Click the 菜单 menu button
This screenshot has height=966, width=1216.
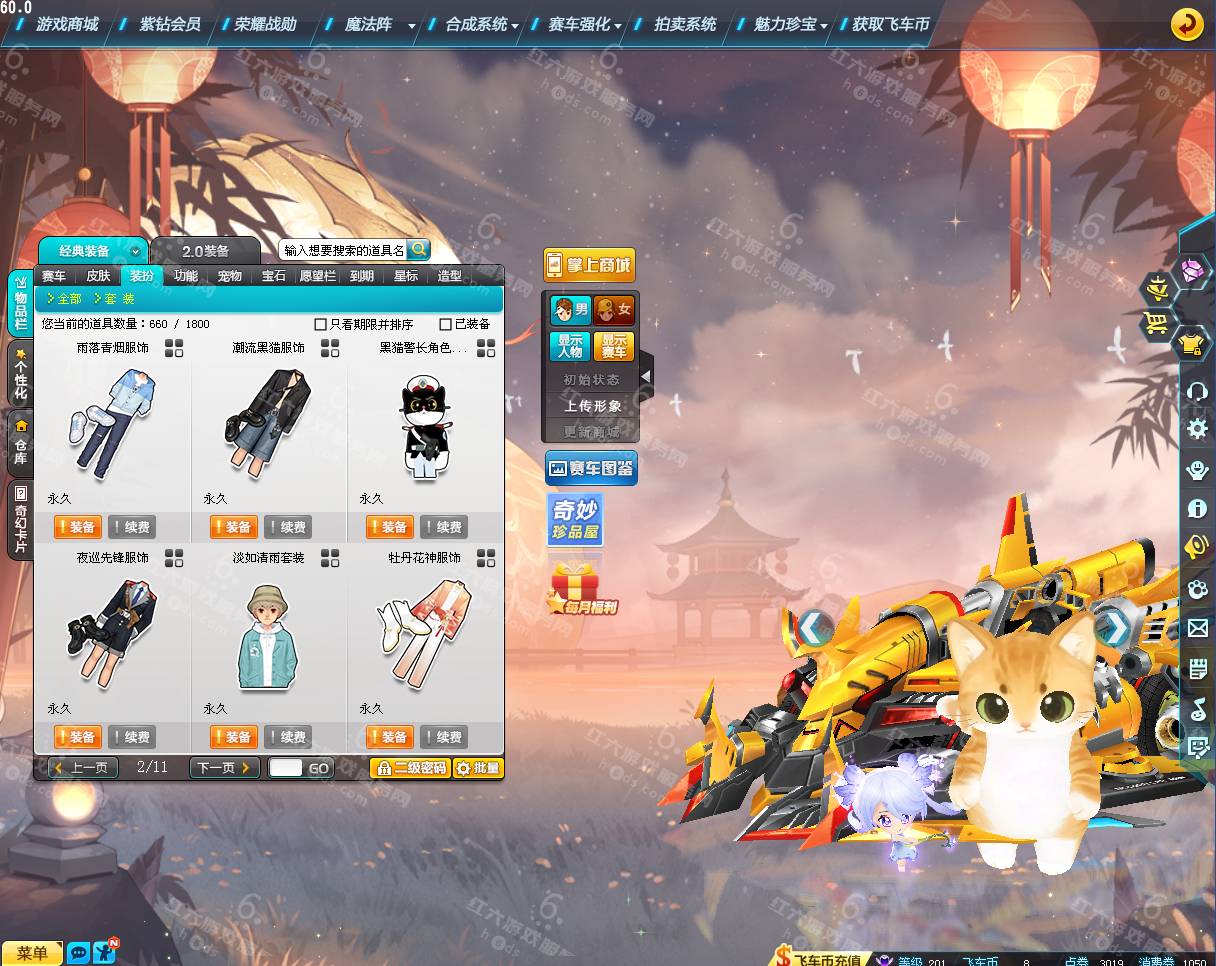point(32,953)
